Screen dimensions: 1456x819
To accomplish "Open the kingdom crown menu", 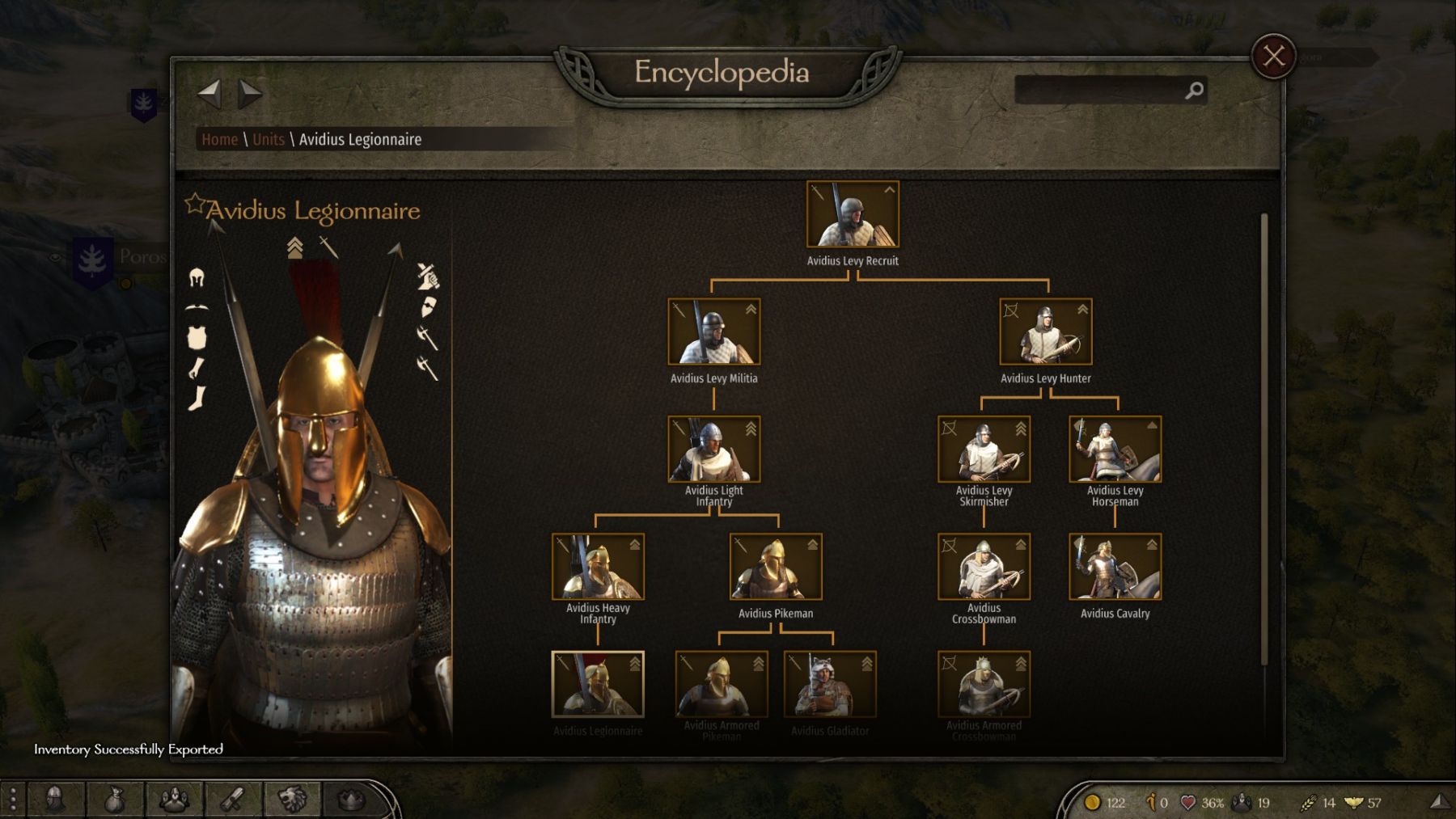I will point(351,800).
